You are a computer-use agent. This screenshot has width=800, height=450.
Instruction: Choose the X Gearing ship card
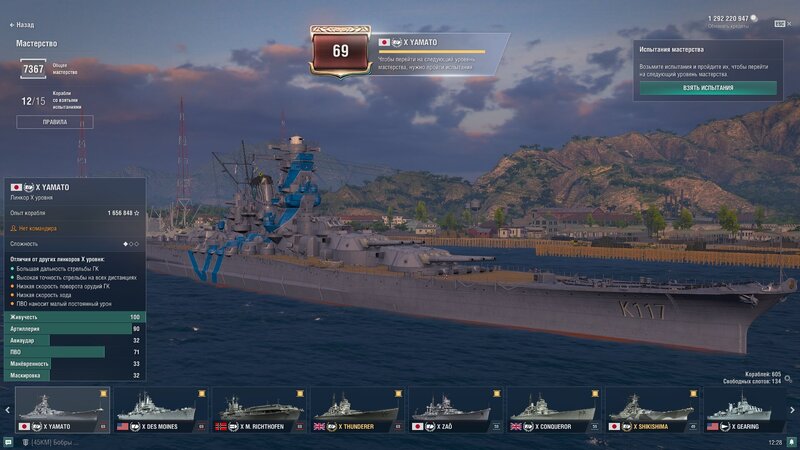pyautogui.click(x=750, y=410)
